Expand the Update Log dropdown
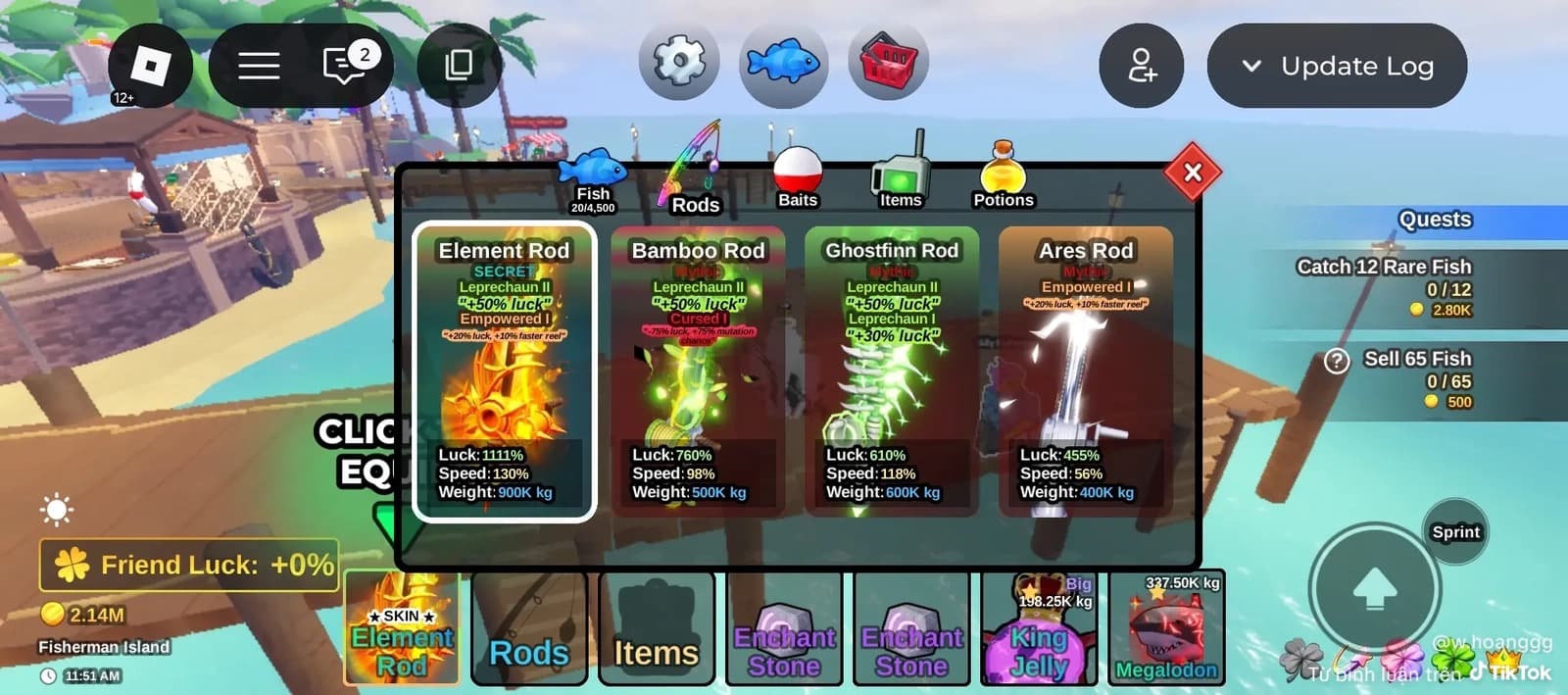The image size is (1568, 695). 1337,66
